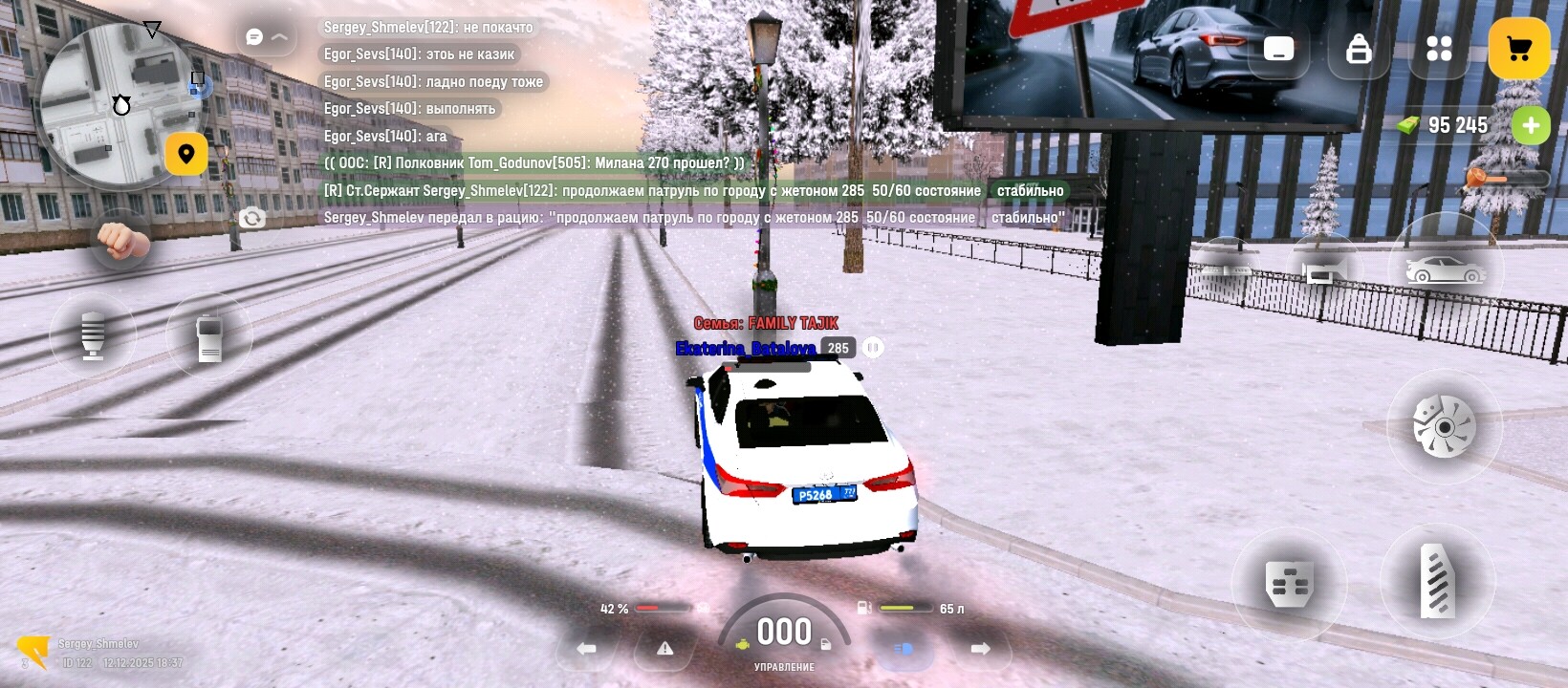Step on the accelerator pedal
Image resolution: width=1568 pixels, height=688 pixels.
click(x=1437, y=581)
